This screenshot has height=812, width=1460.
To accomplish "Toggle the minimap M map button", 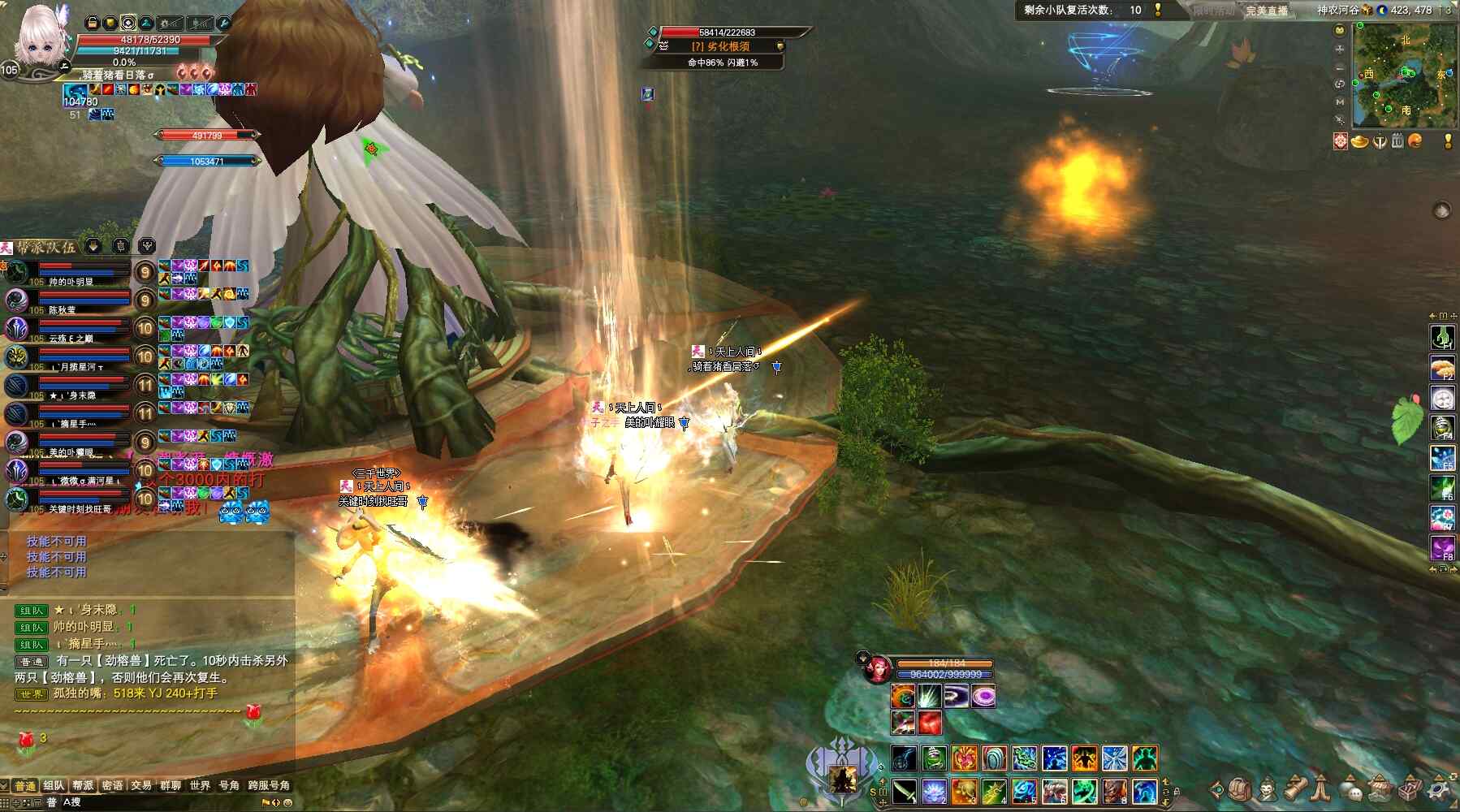I will (1340, 101).
